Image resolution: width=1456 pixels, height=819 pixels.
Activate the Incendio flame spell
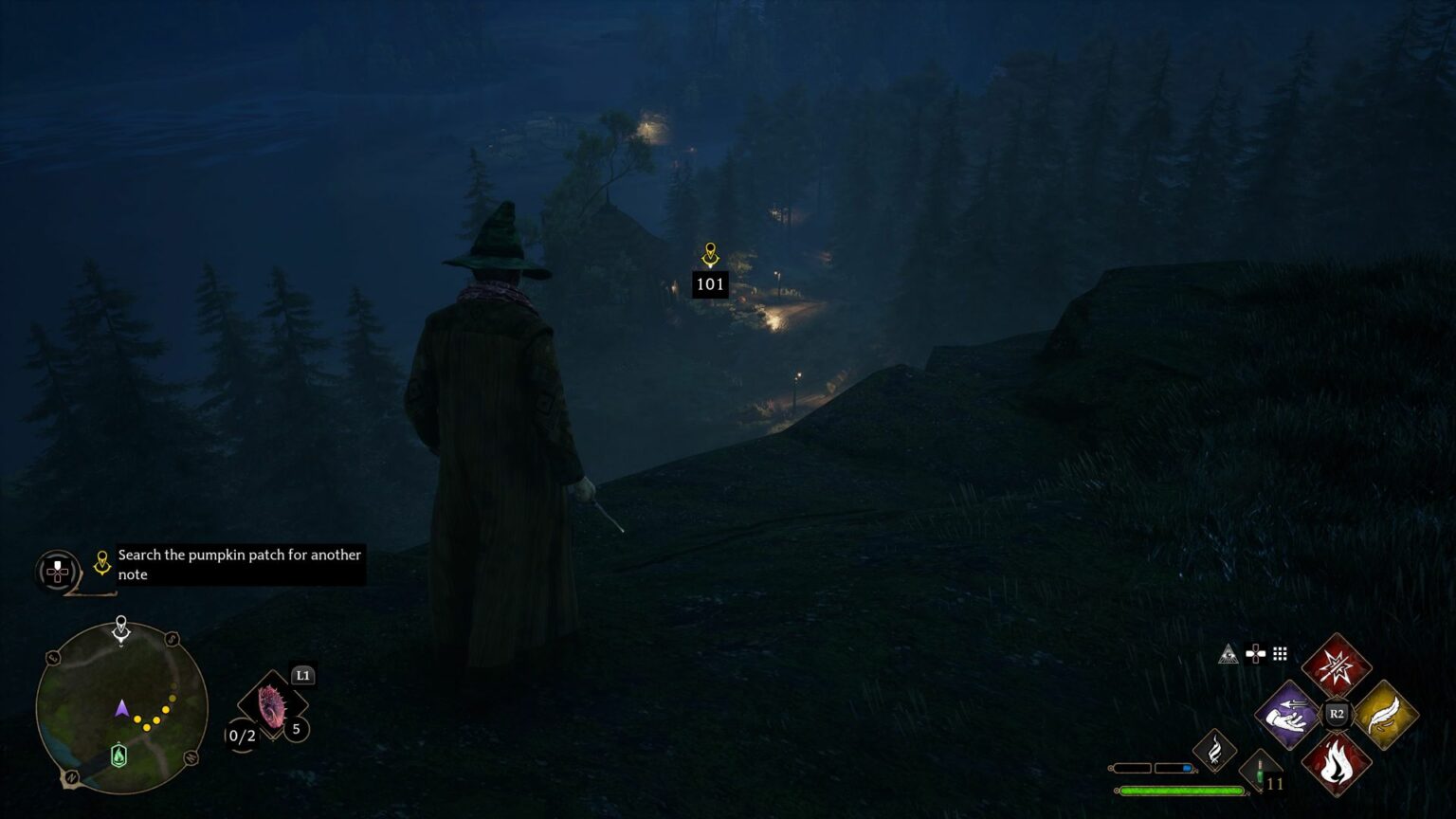pos(1337,763)
